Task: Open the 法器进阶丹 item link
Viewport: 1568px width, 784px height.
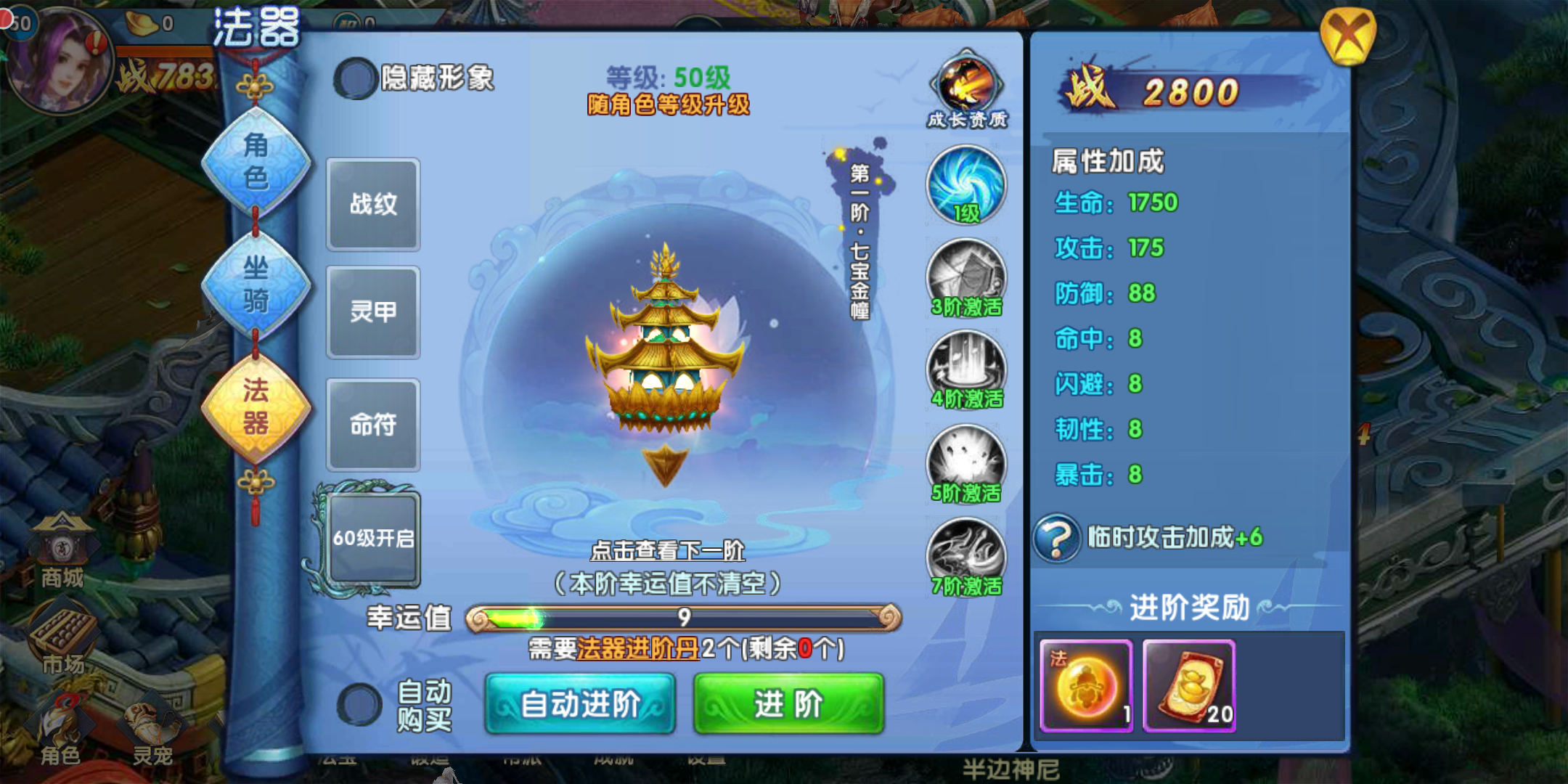Action: pos(638,648)
